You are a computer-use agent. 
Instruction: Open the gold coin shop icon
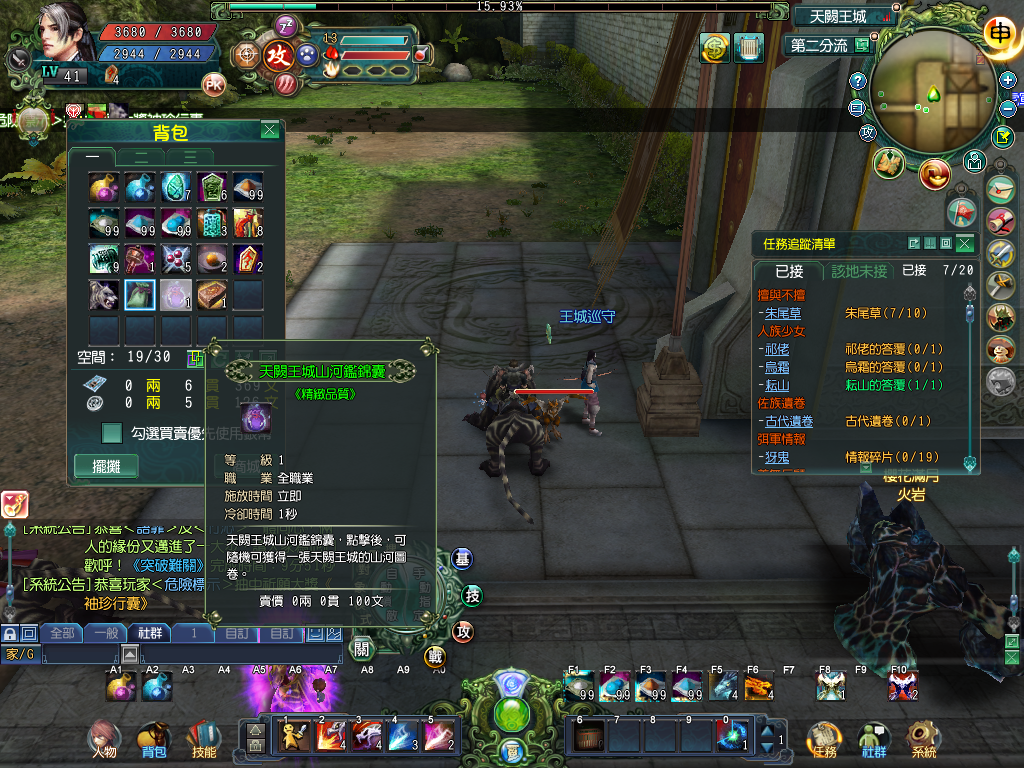714,48
